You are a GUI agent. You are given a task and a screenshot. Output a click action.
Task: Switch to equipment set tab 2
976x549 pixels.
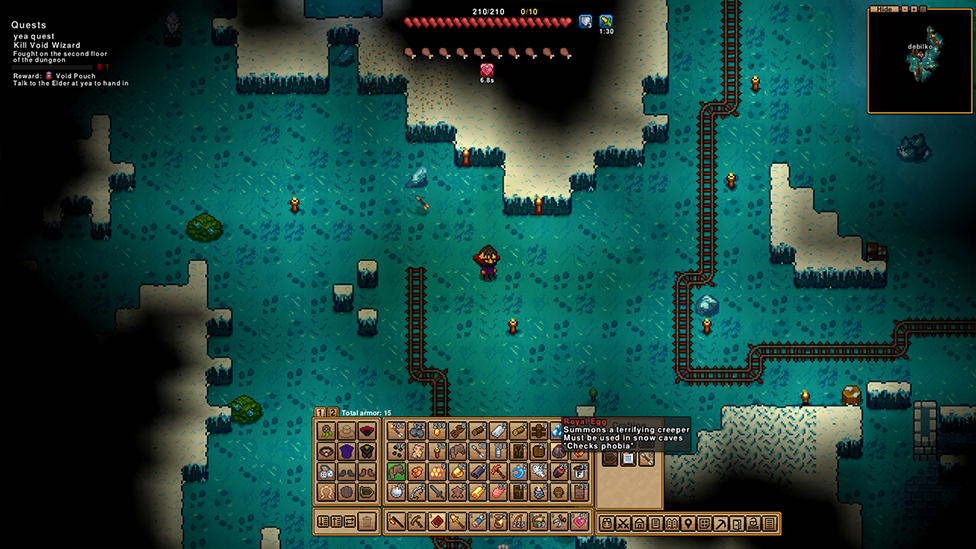coord(333,412)
